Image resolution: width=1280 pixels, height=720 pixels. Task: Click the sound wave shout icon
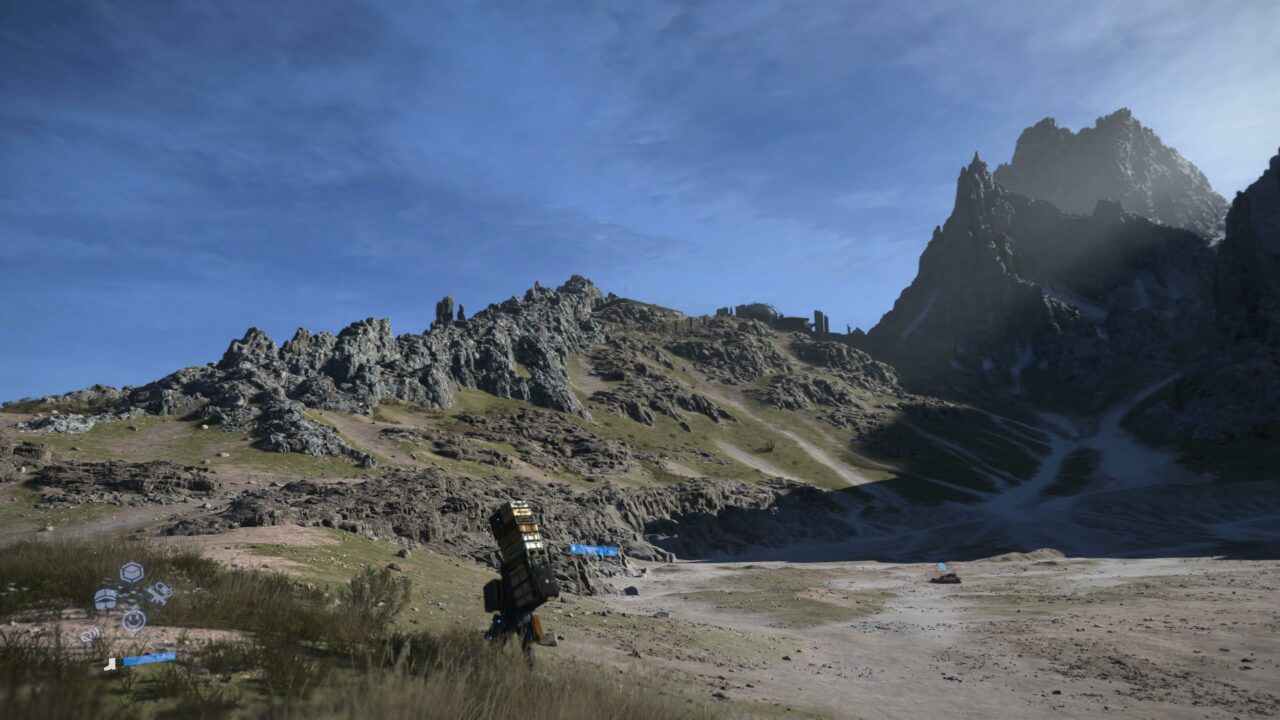point(89,635)
